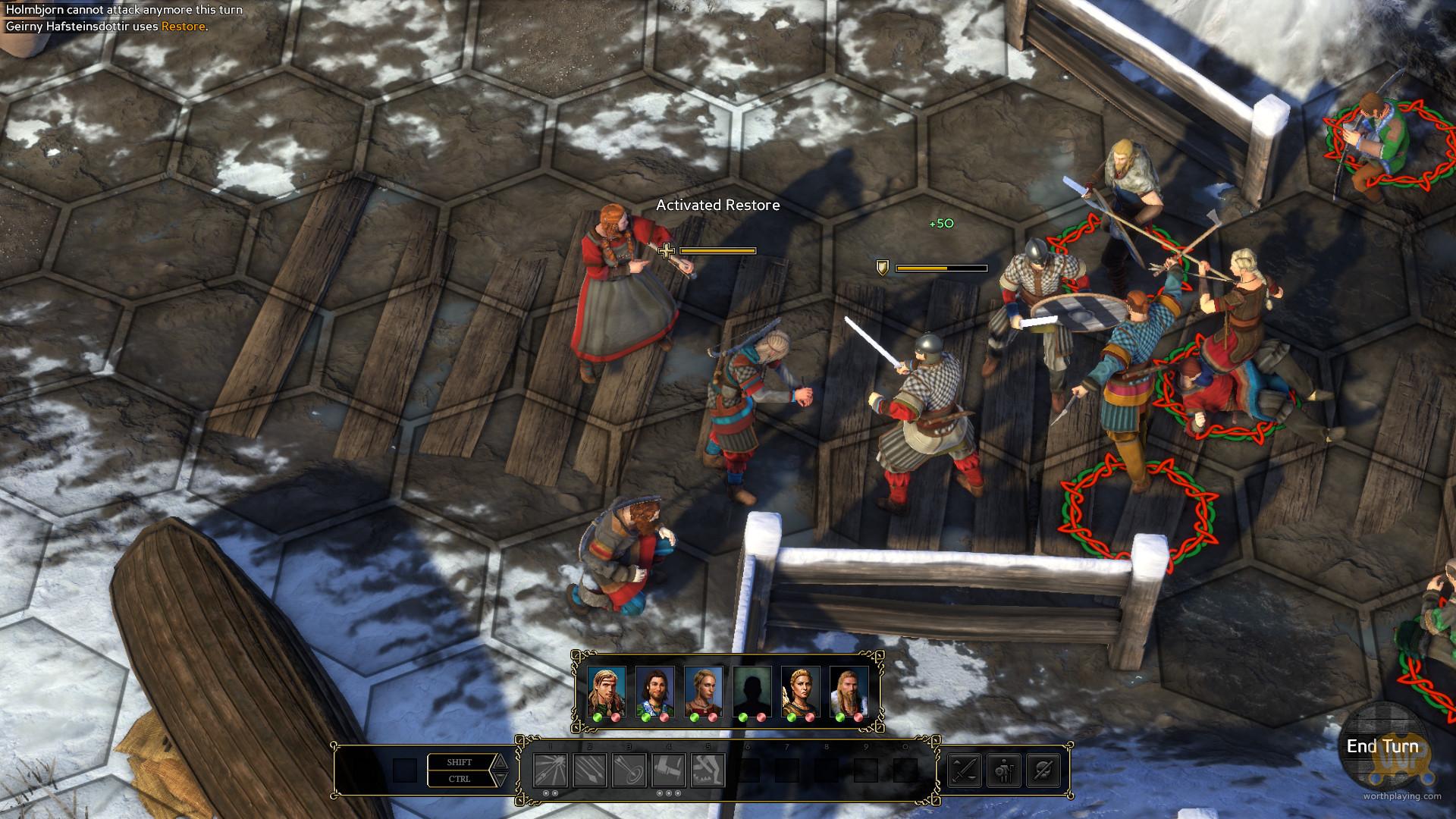Activate the leg trap ability in slot 5
The image size is (1456, 819).
point(708,770)
